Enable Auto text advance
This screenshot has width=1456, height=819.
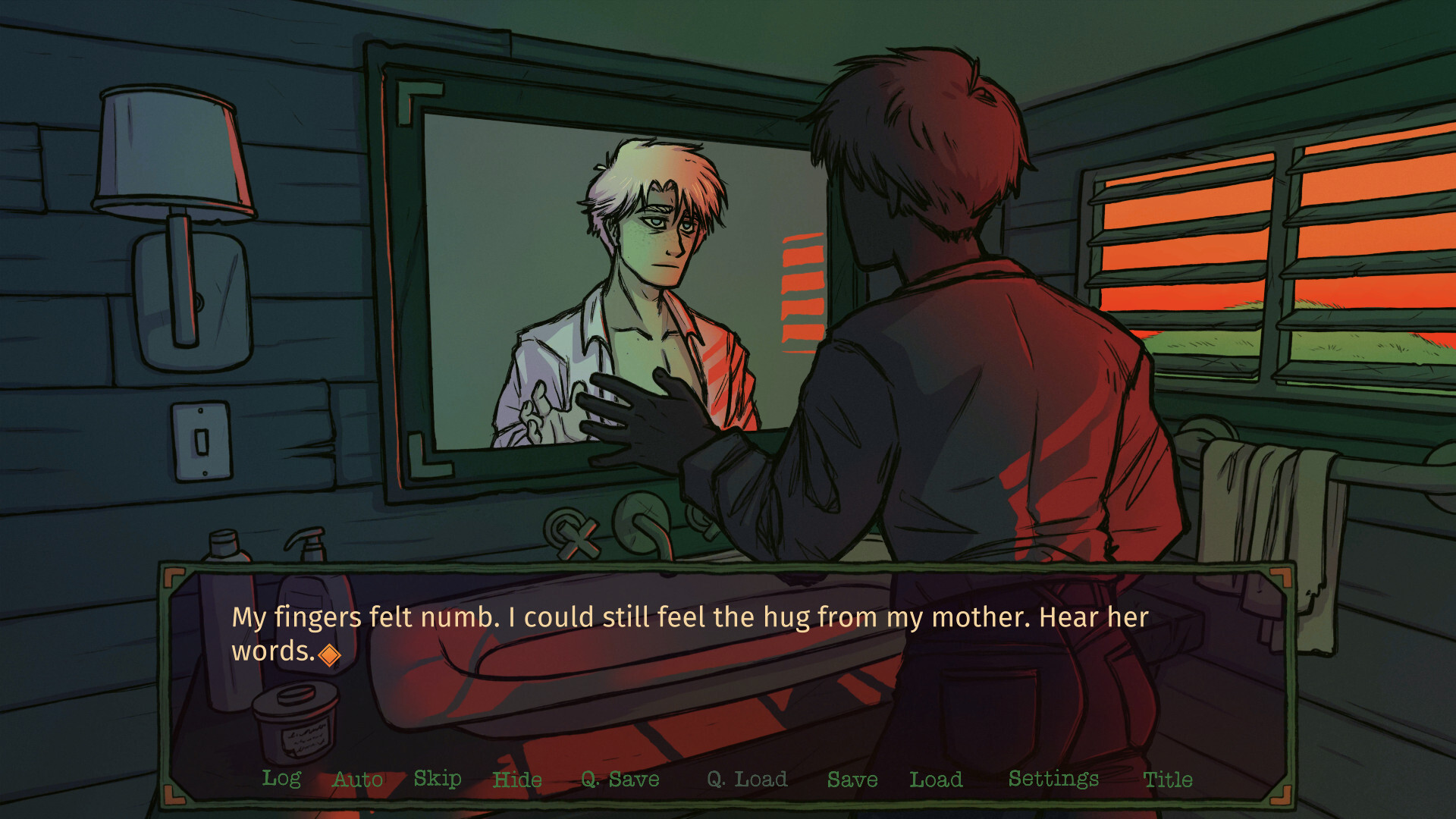click(358, 779)
